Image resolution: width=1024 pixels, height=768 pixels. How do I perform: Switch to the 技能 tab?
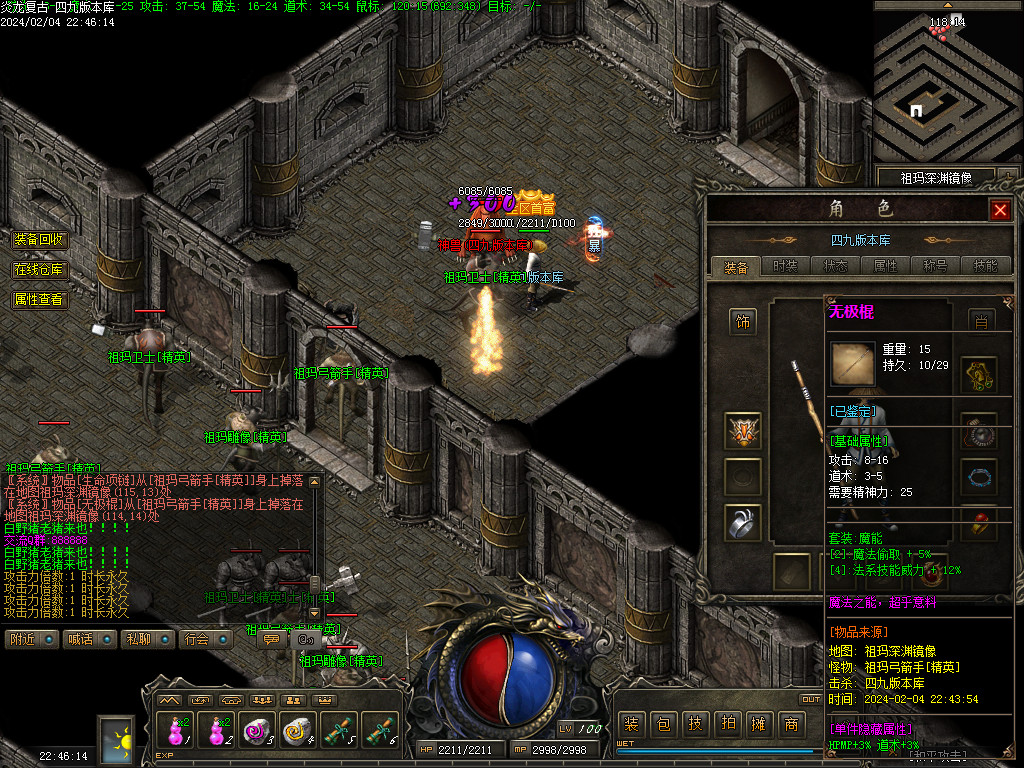(984, 267)
